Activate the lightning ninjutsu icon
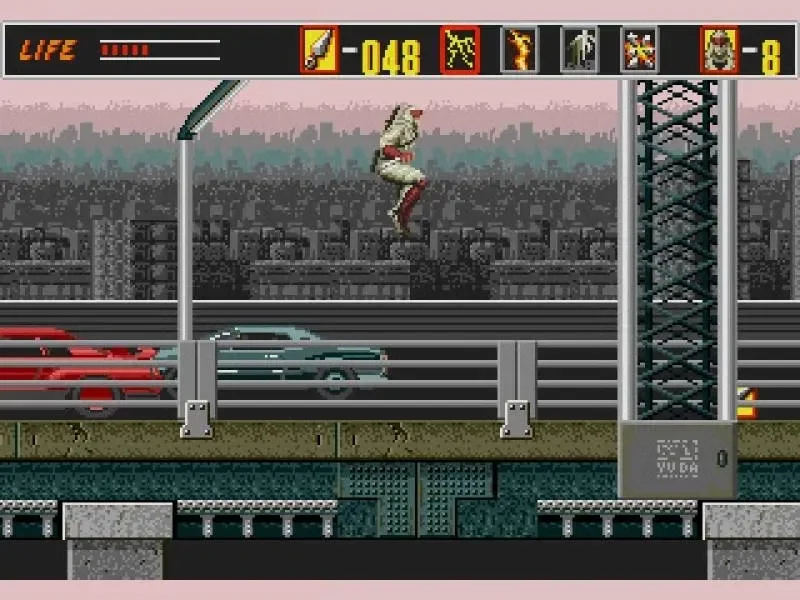 pos(460,51)
